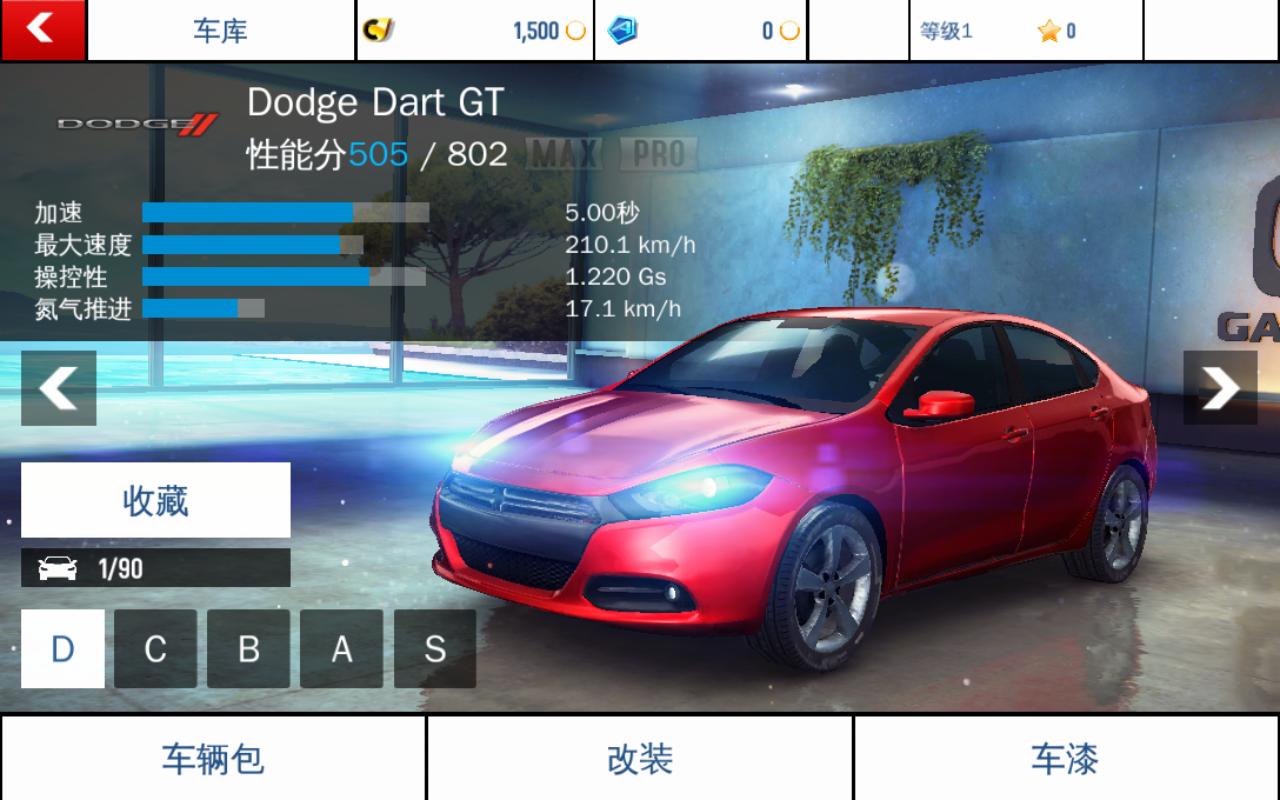Switch to the B class tab
Viewport: 1280px width, 800px height.
click(x=250, y=650)
